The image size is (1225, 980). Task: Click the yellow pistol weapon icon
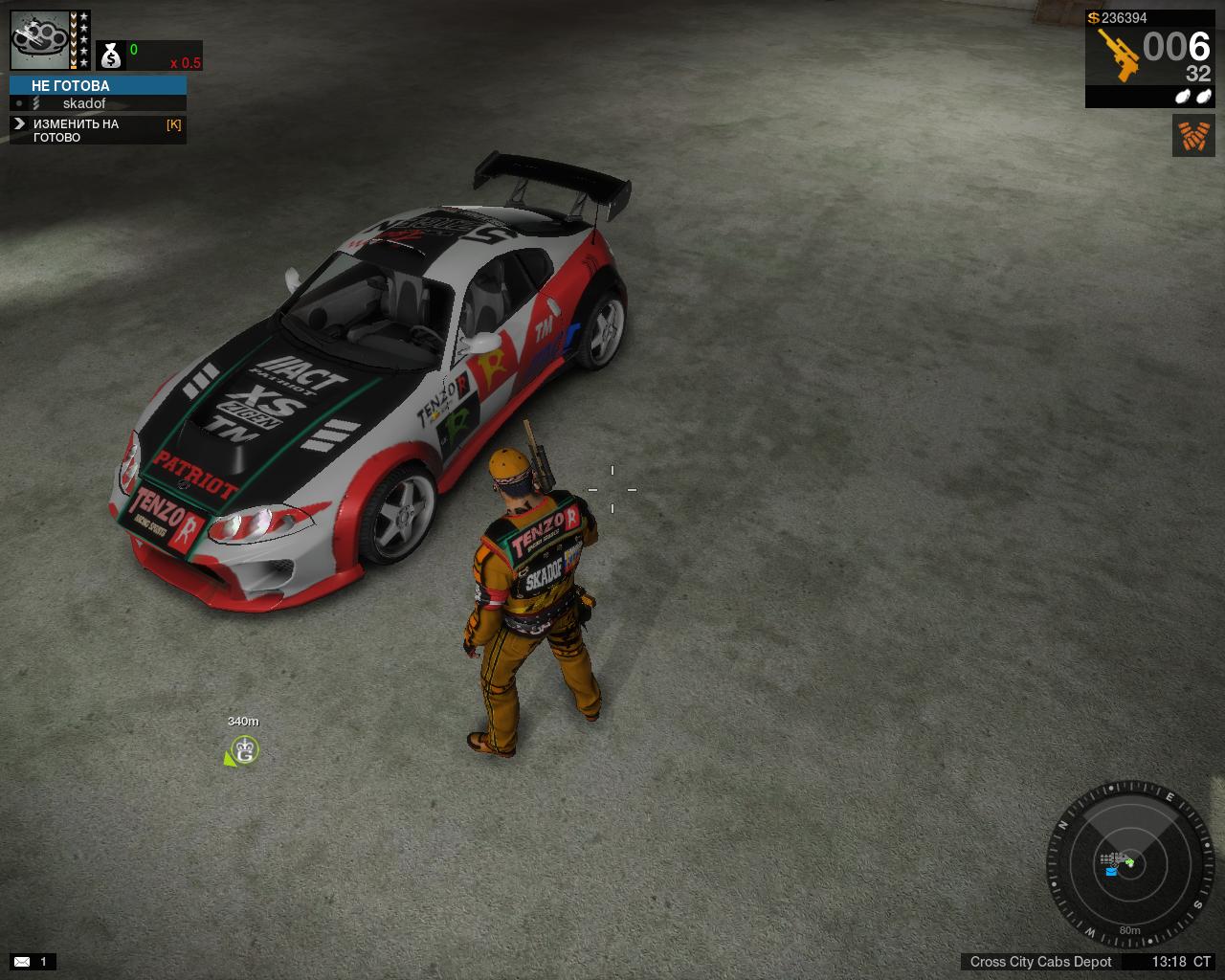tap(1116, 54)
